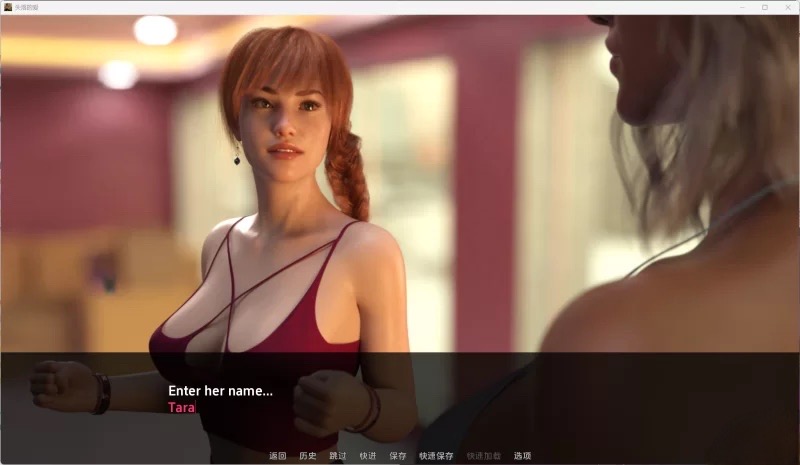This screenshot has width=800, height=465.
Task: Maximize the game window
Action: point(765,7)
